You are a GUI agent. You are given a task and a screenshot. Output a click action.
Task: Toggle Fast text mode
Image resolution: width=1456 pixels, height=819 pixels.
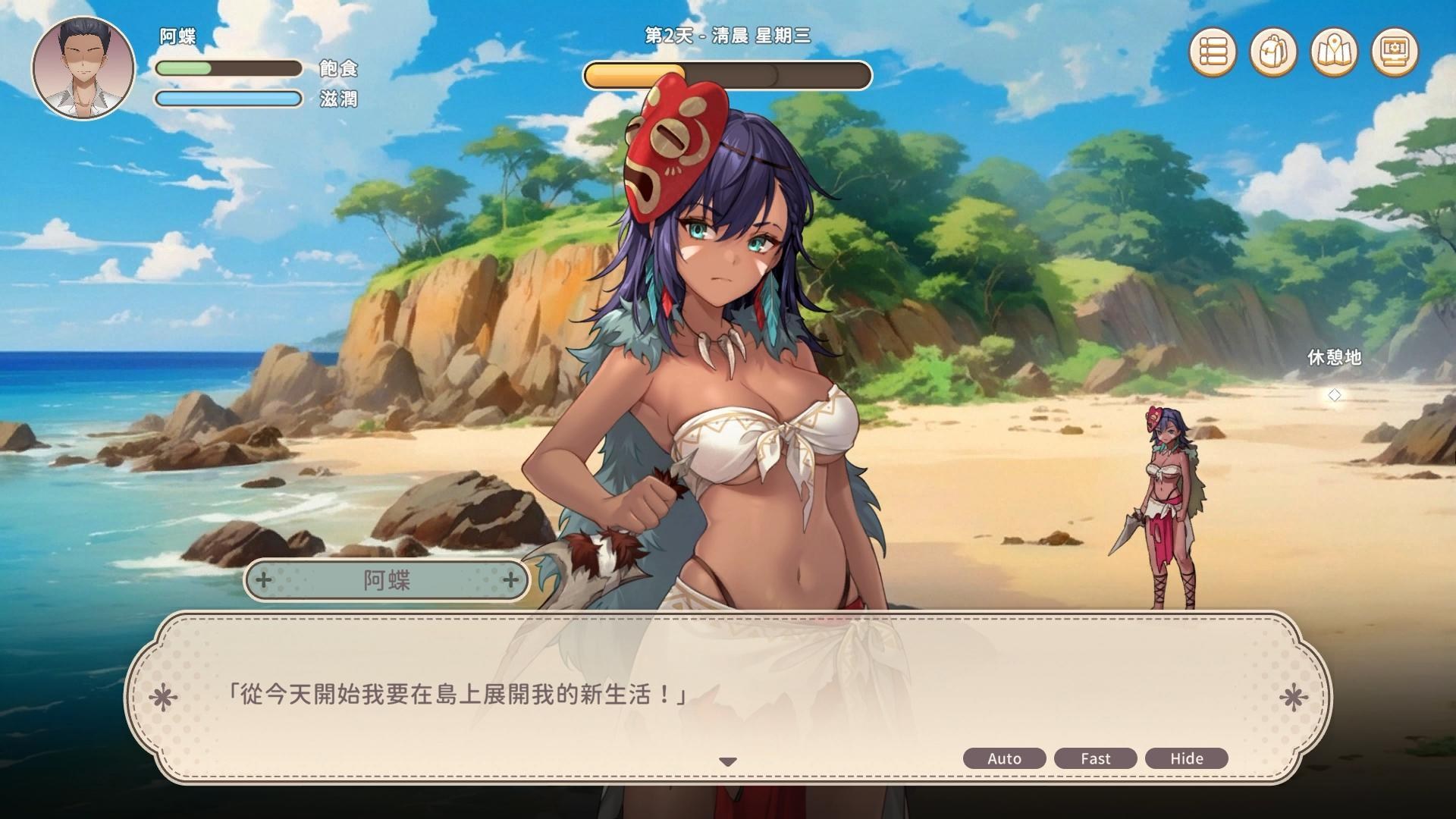coord(1095,758)
